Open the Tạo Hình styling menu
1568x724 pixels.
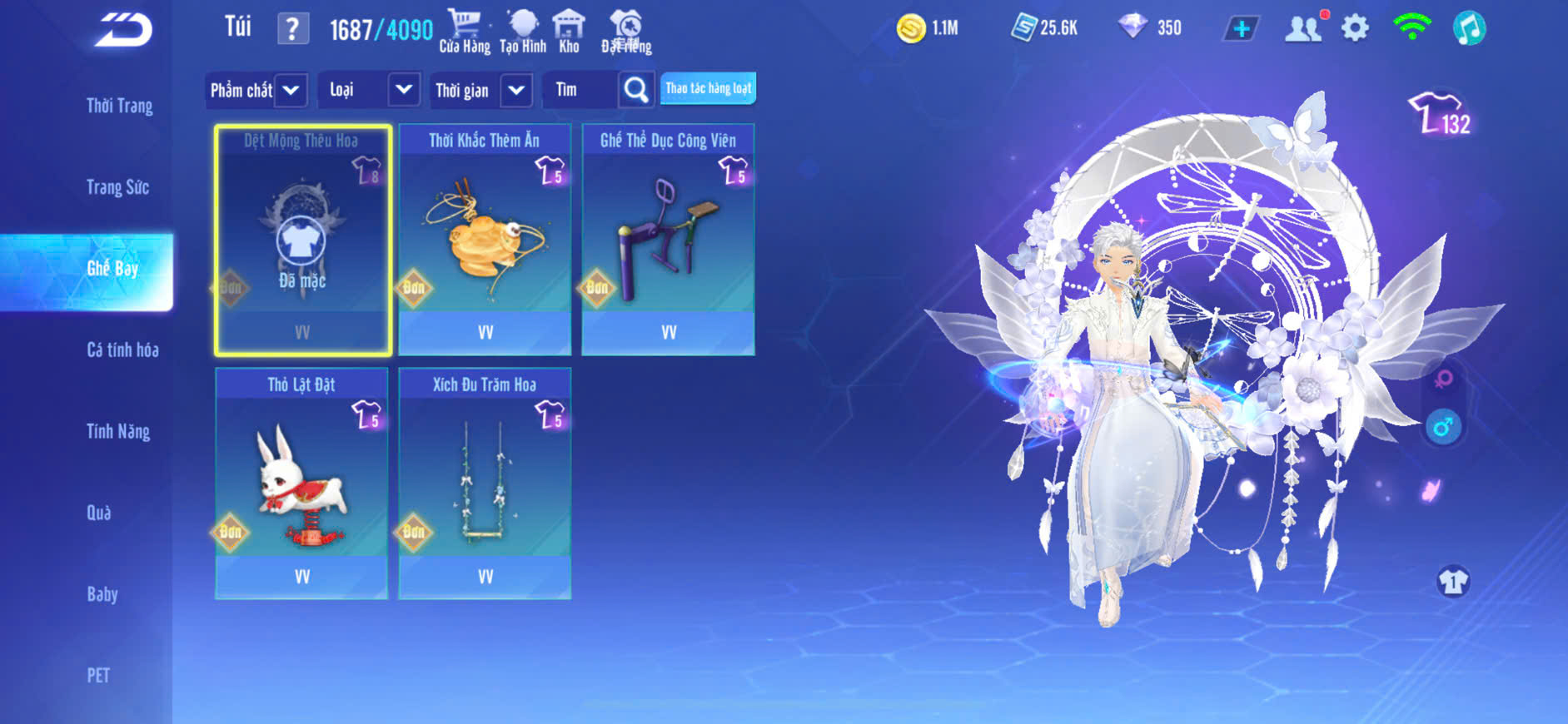coord(523,32)
